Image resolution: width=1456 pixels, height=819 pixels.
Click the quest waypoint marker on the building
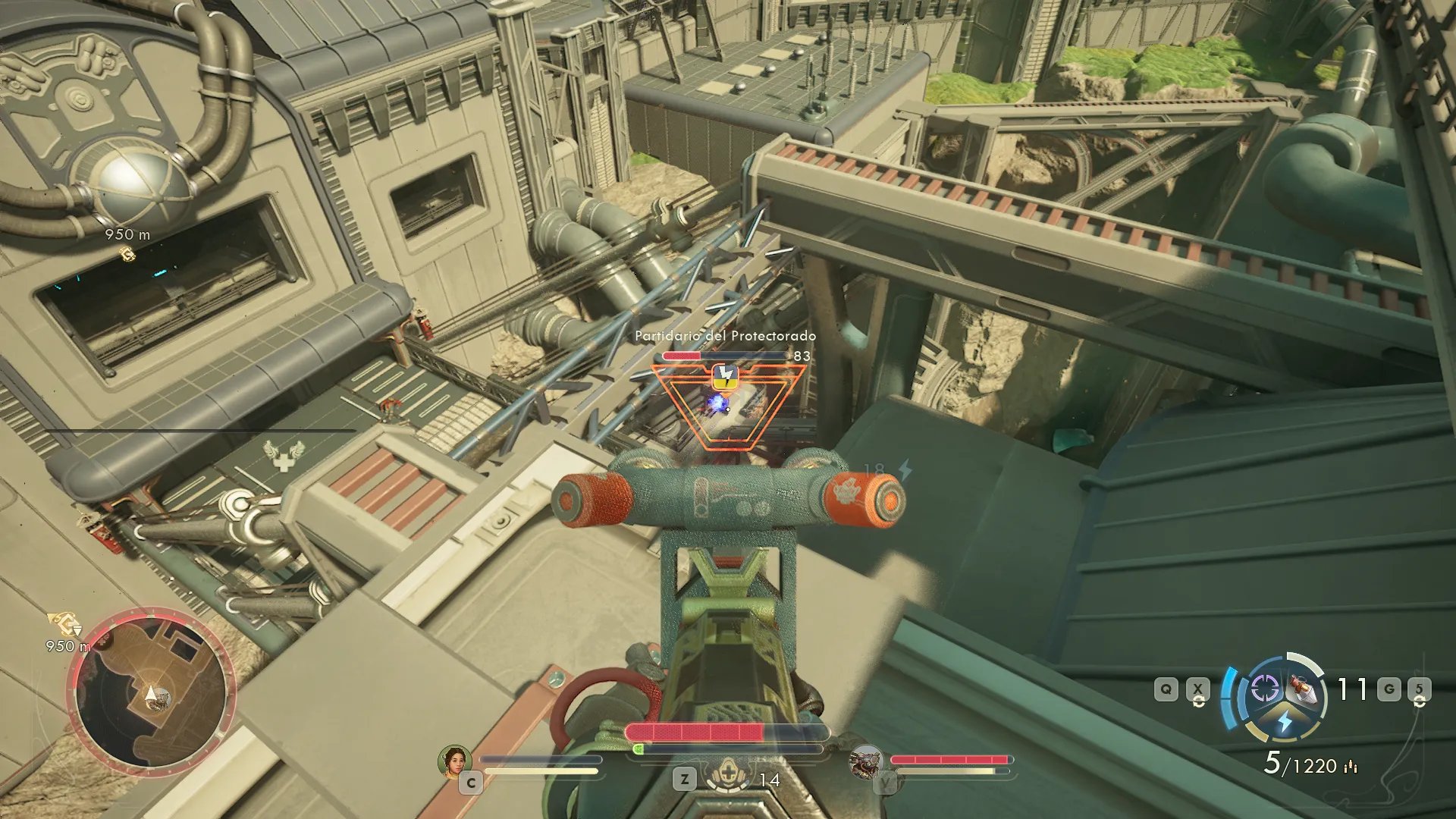point(128,254)
